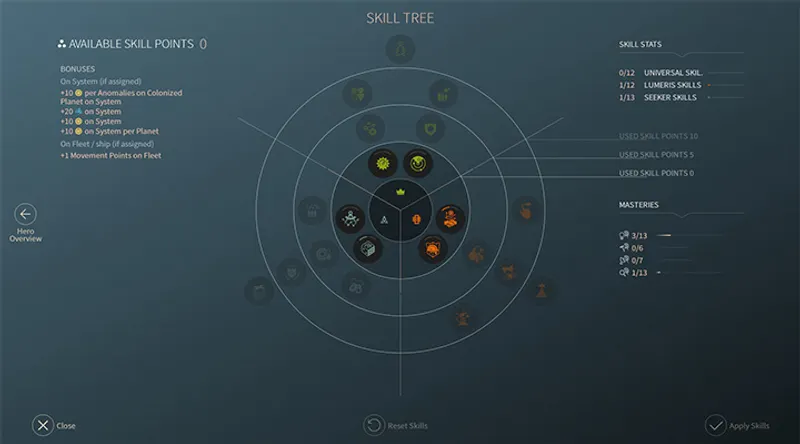This screenshot has height=444, width=800.
Task: Go back to Hero Overview
Action: pos(26,214)
